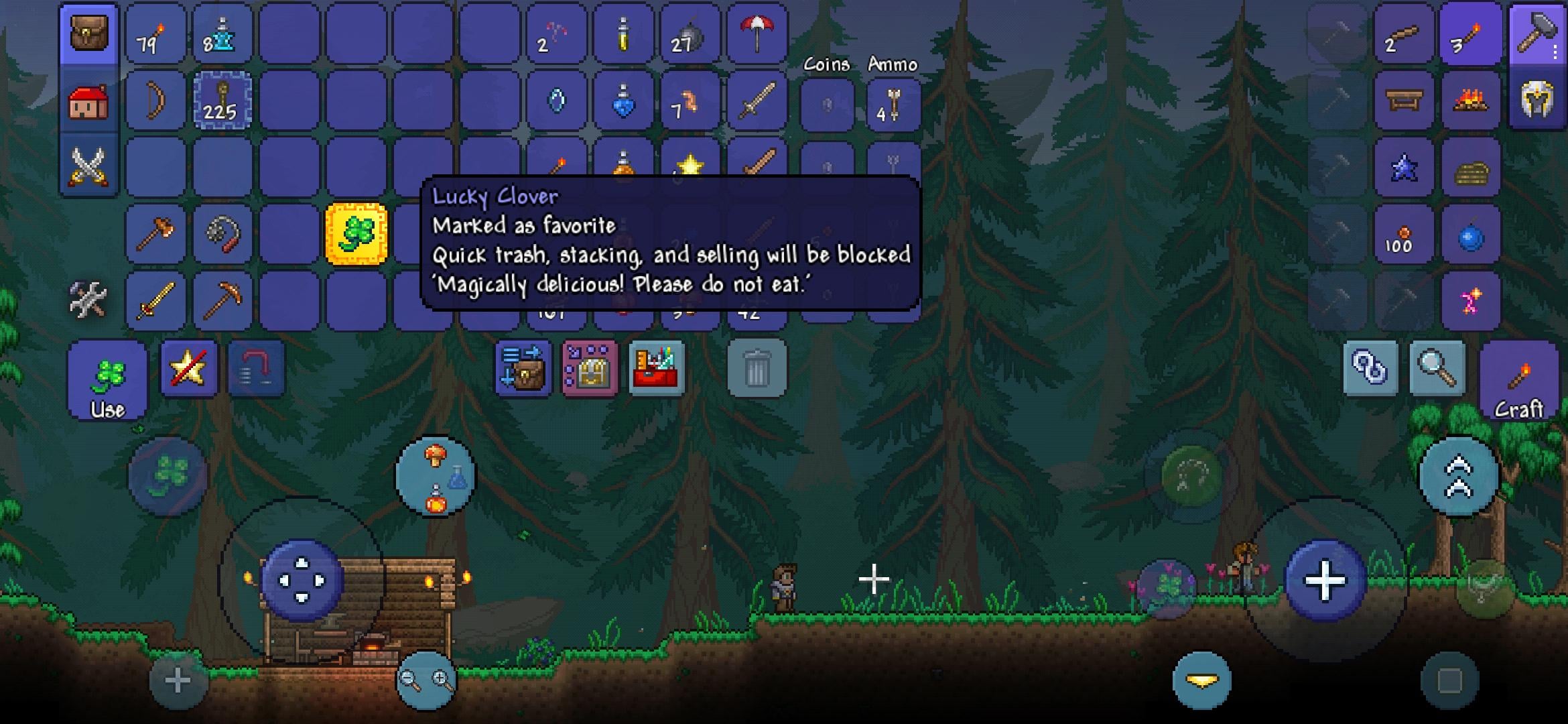The image size is (1568, 724).
Task: Open the crossed swords PvP tab
Action: 88,166
